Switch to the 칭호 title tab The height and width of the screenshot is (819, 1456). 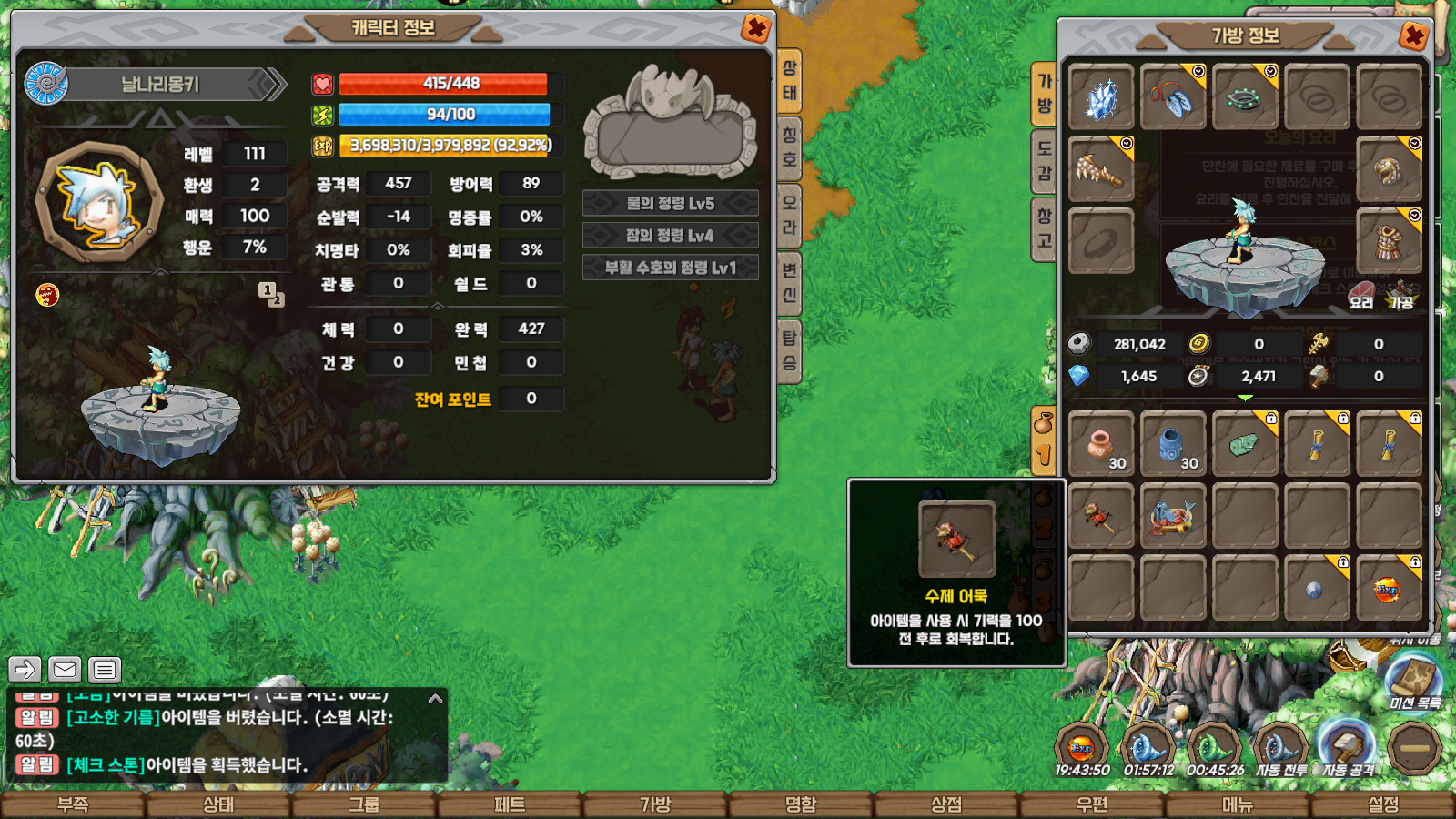(789, 148)
